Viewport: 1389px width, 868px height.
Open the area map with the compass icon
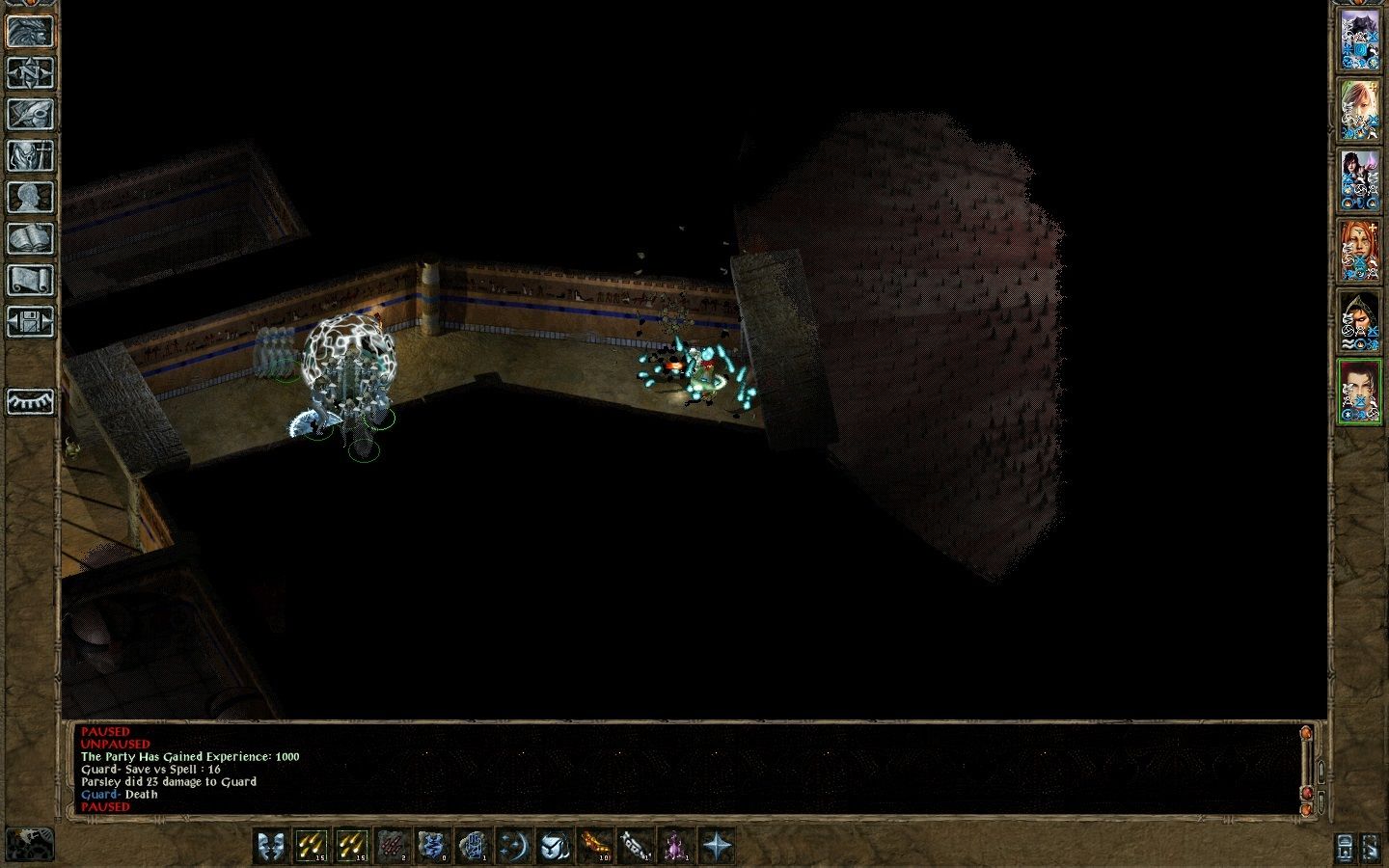[30, 74]
